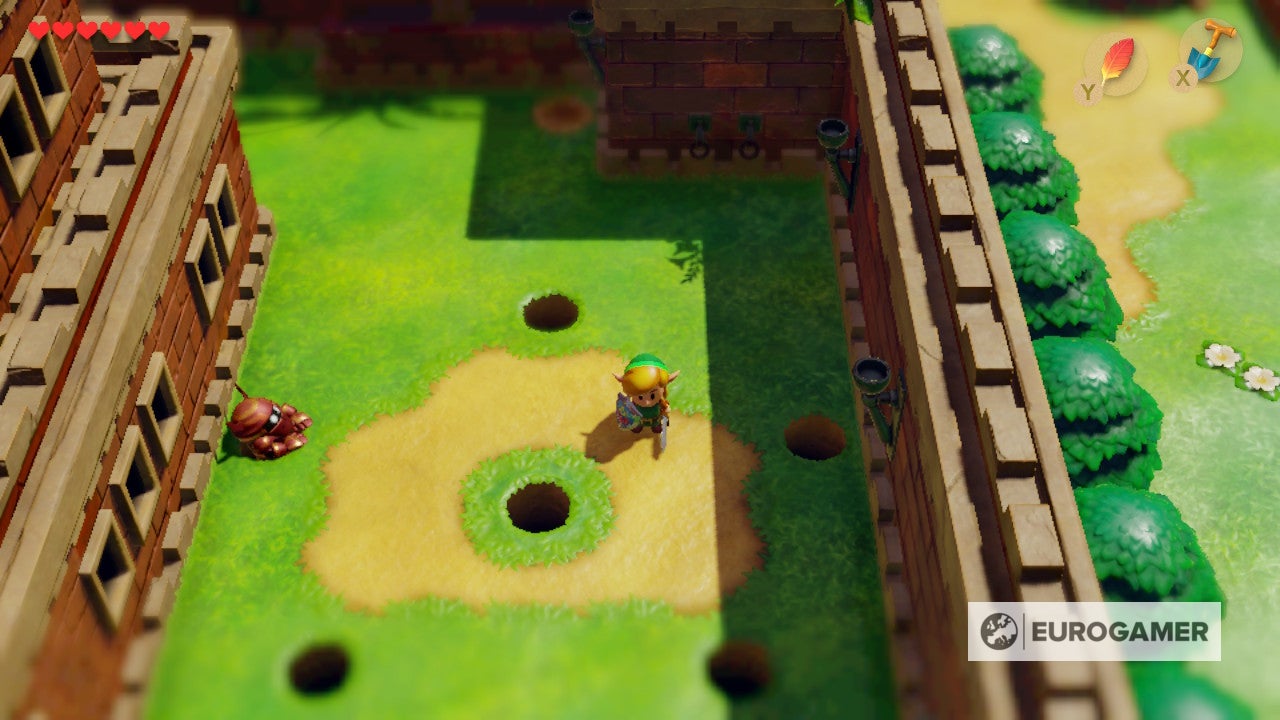Click the half-empty last heart
The height and width of the screenshot is (720, 1280).
160,30
